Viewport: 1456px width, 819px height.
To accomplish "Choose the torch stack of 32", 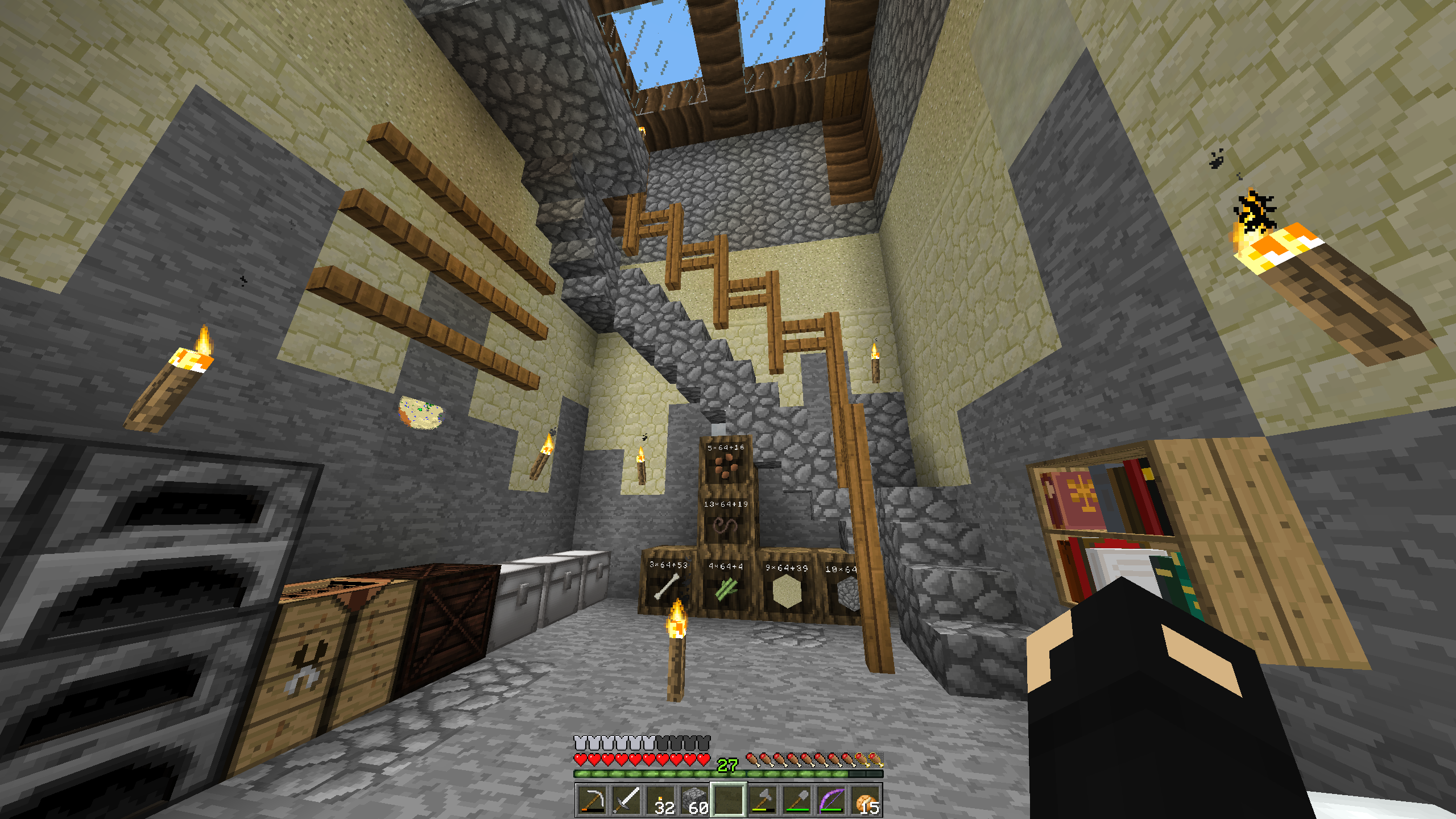I will pyautogui.click(x=660, y=800).
